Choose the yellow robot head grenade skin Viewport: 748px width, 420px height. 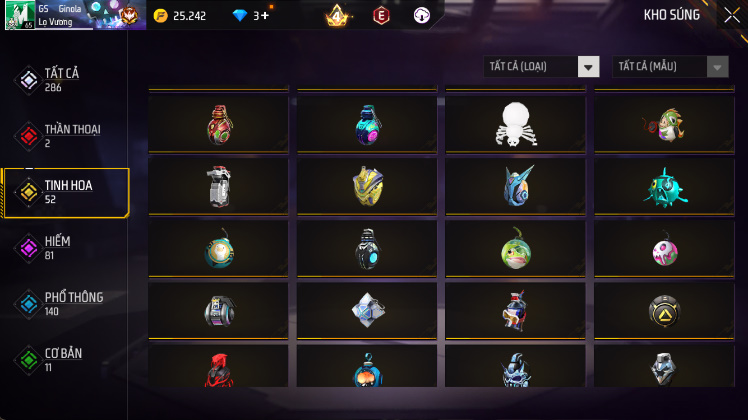[x=367, y=185]
